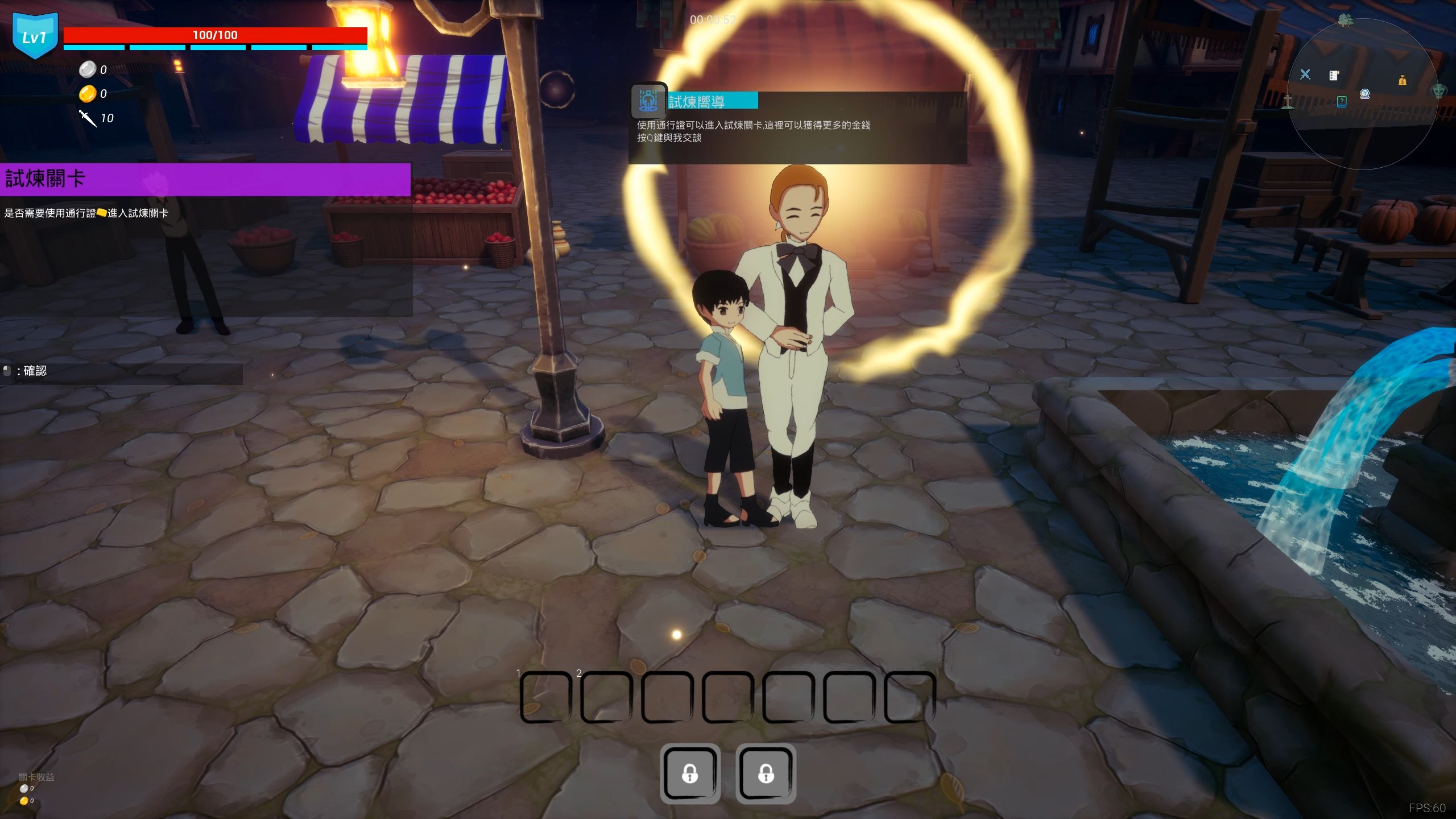Click the crossed swords minimap marker
The height and width of the screenshot is (819, 1456).
1305,75
